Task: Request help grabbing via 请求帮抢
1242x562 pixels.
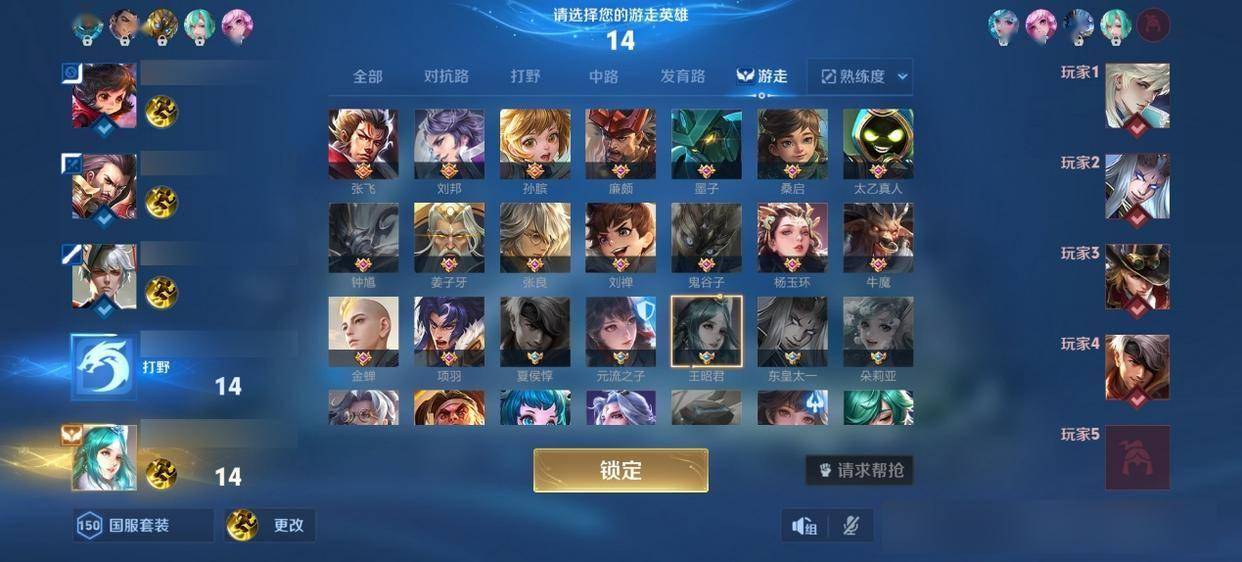Action: [859, 470]
